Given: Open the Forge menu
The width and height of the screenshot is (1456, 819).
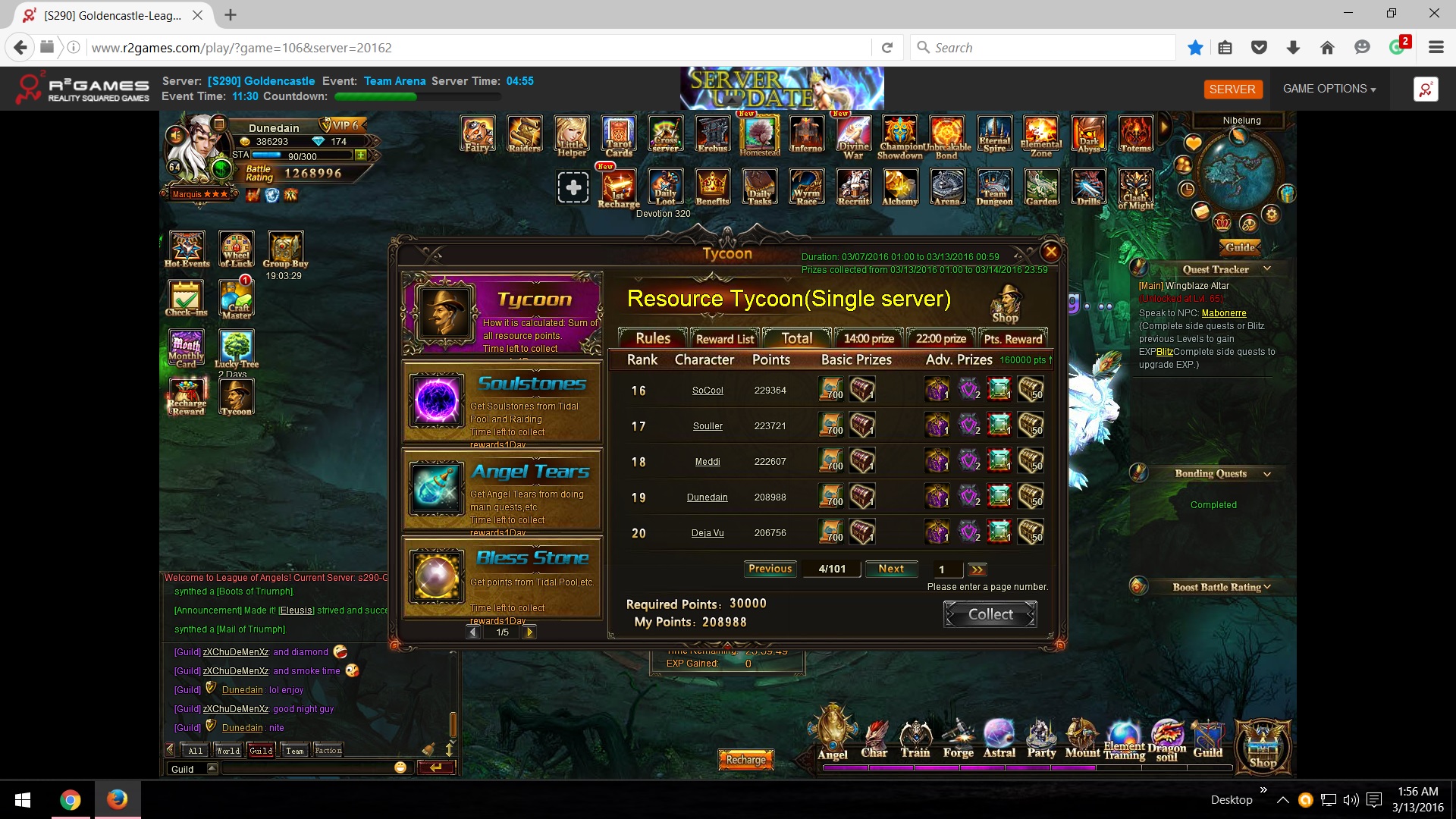Looking at the screenshot, I should [959, 739].
